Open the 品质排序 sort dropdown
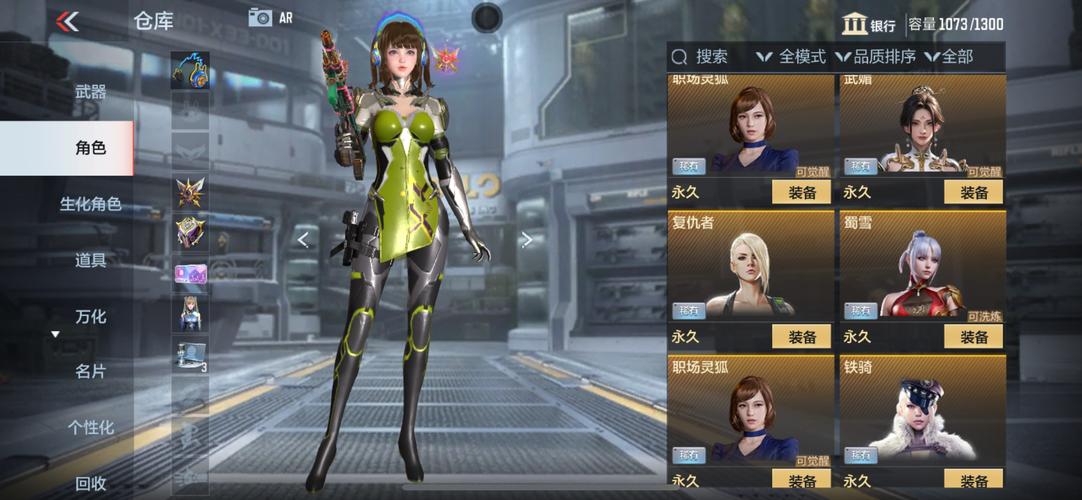Screen dimensions: 1082x500 876,57
